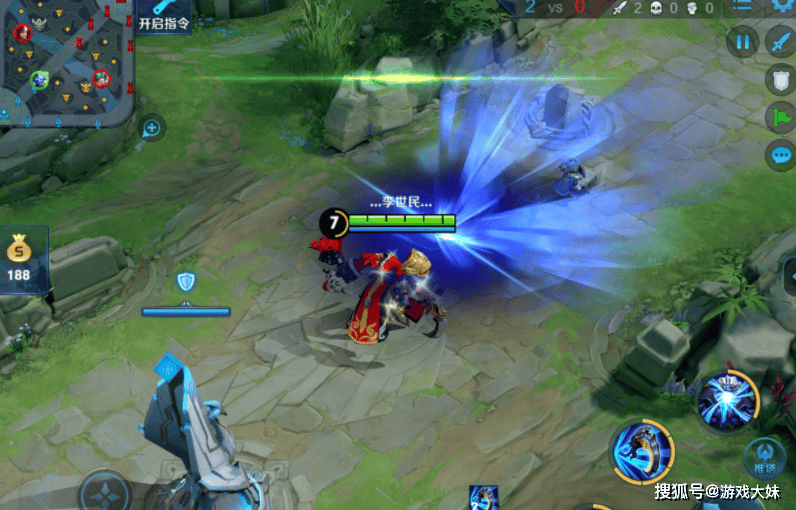796x510 pixels.
Task: Tap the 开启指令 command button
Action: pos(162,16)
